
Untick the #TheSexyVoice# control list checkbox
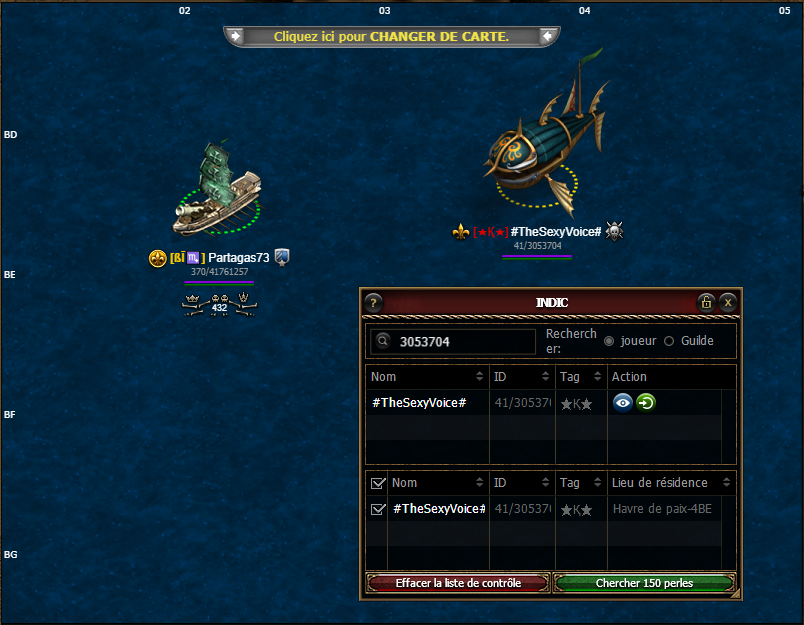click(377, 509)
